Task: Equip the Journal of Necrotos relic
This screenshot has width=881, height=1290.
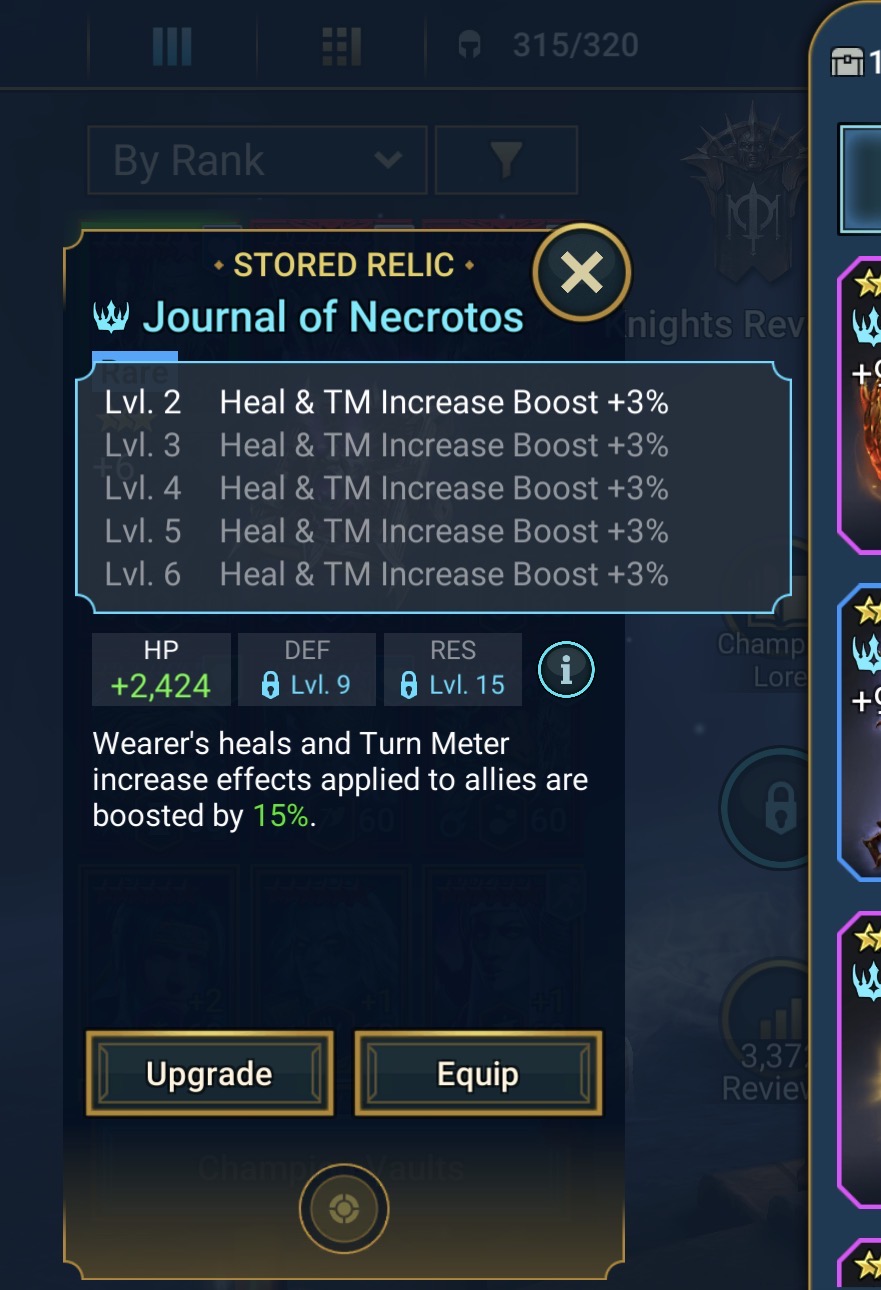Action: tap(478, 1074)
